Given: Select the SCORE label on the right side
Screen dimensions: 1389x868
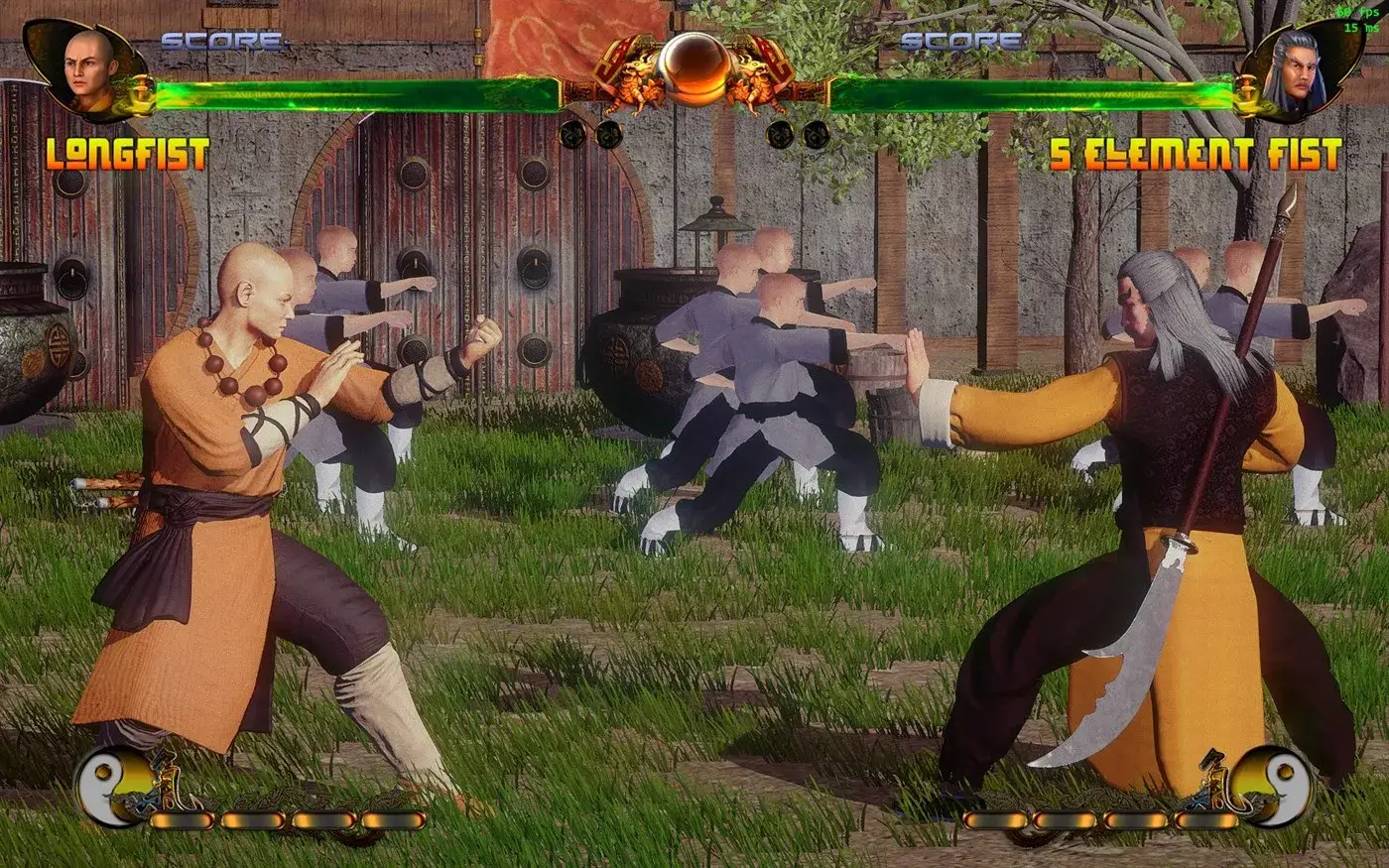Looking at the screenshot, I should tap(960, 42).
